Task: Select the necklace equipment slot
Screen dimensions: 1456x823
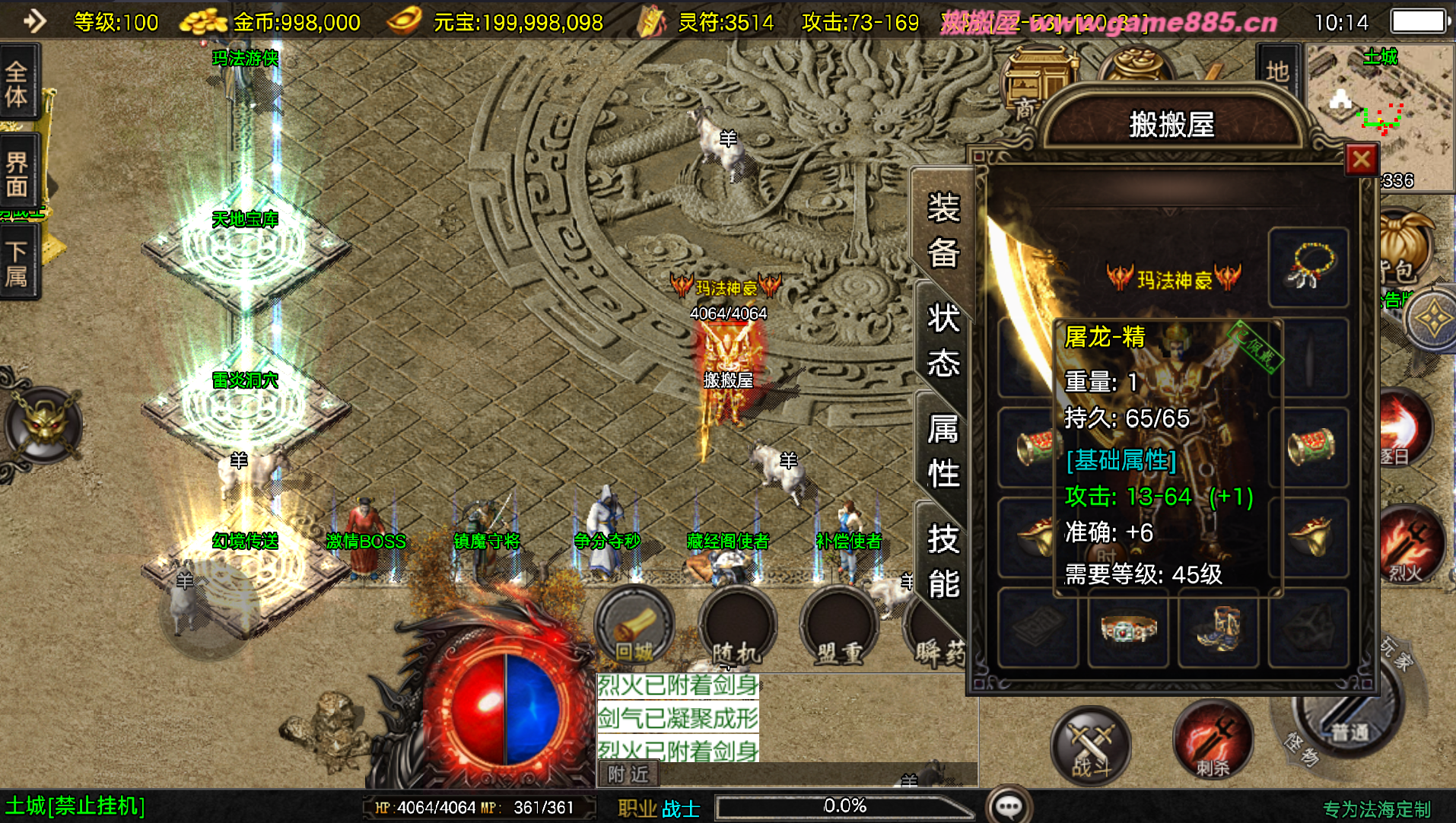Action: [1308, 267]
